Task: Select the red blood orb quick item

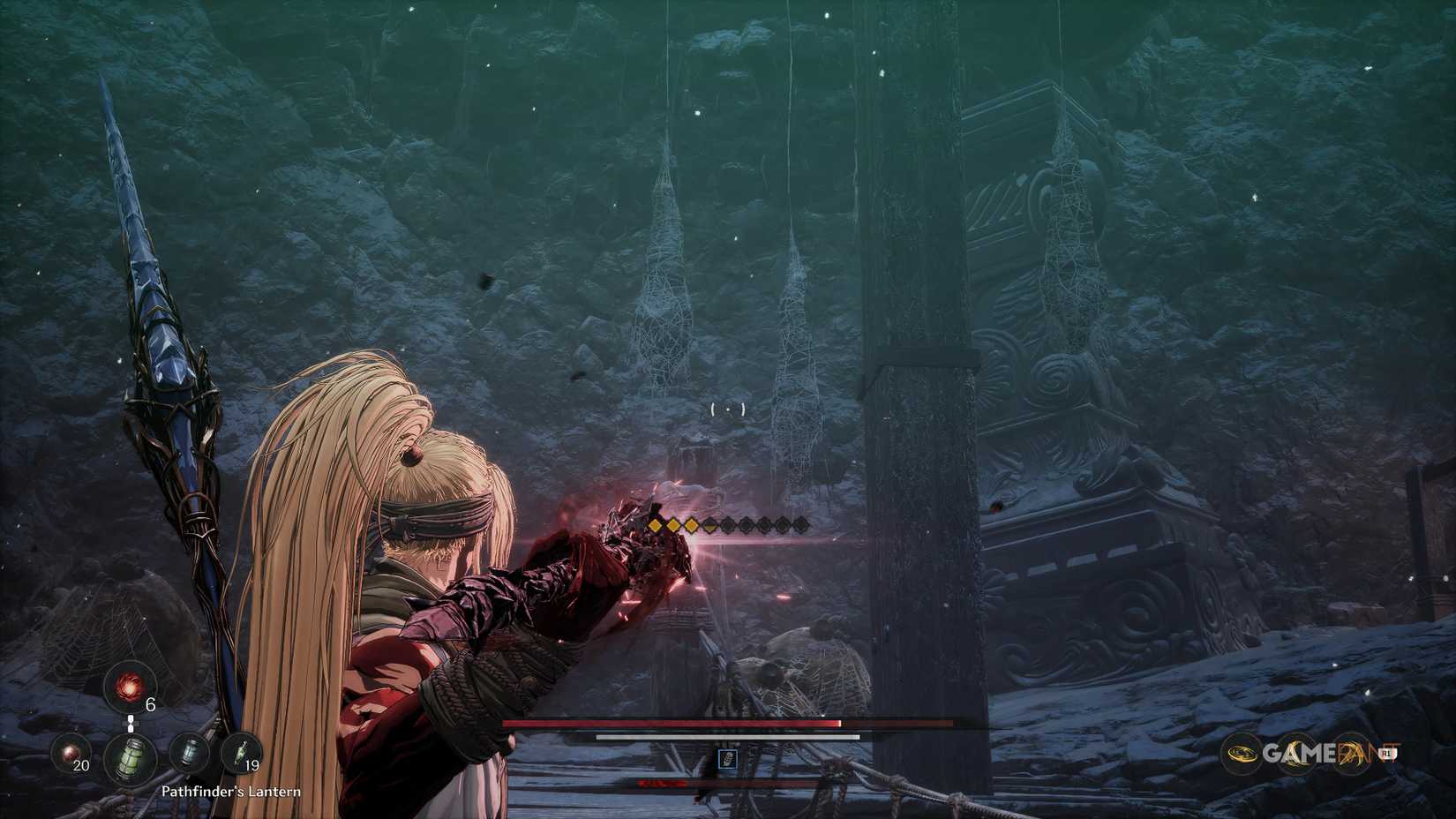Action: pos(130,687)
